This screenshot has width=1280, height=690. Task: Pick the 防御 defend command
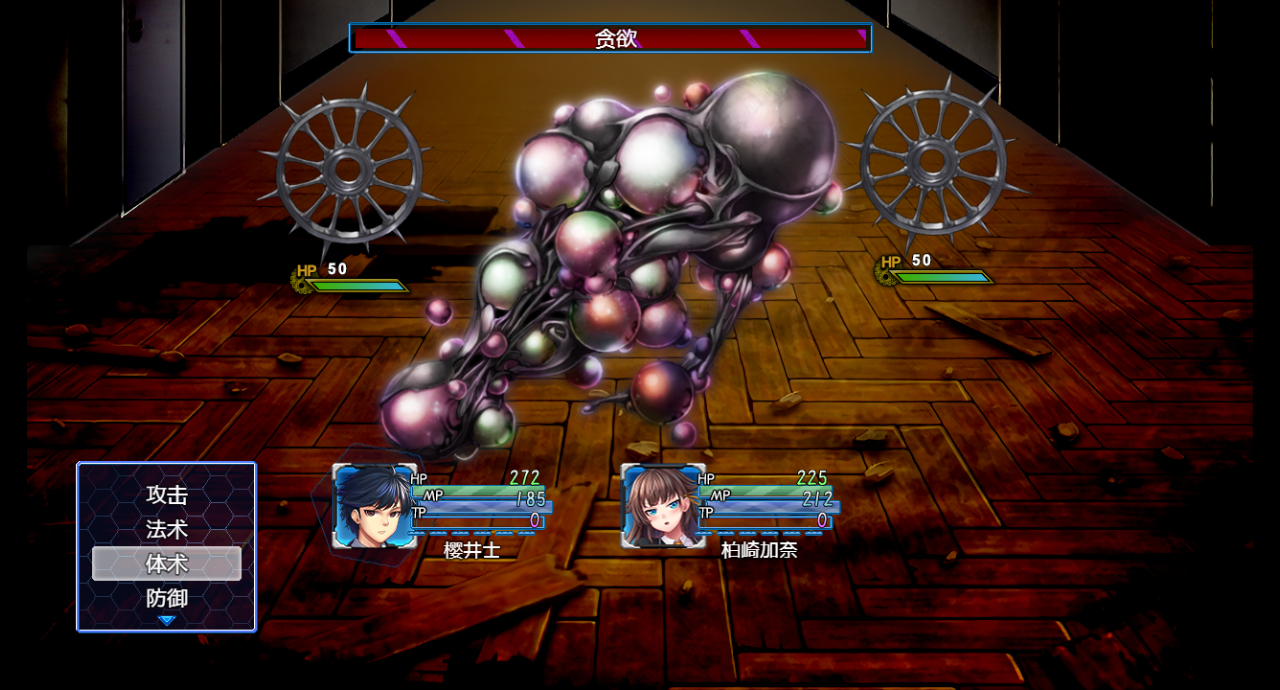coord(167,598)
